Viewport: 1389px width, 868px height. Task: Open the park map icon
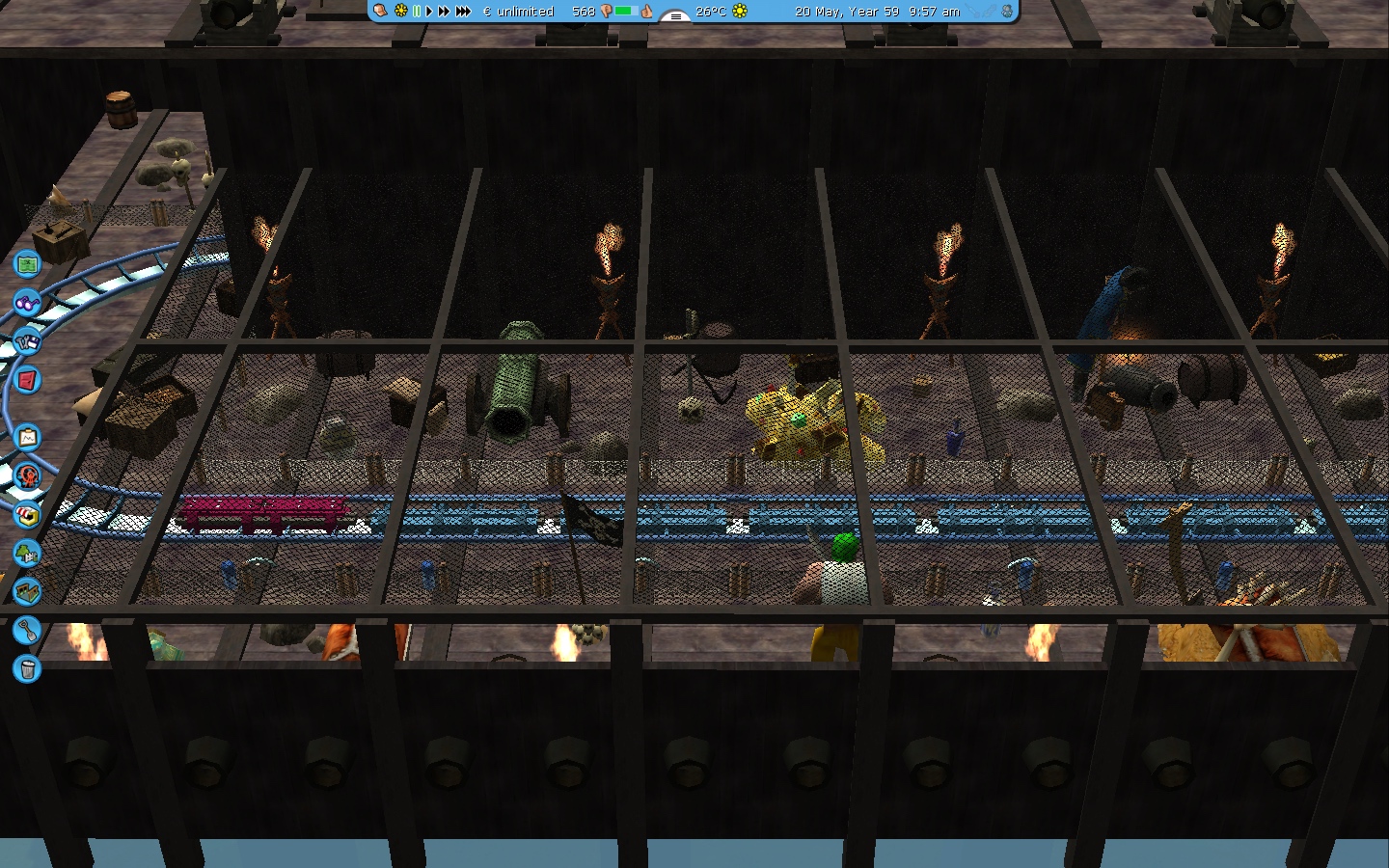(27, 262)
